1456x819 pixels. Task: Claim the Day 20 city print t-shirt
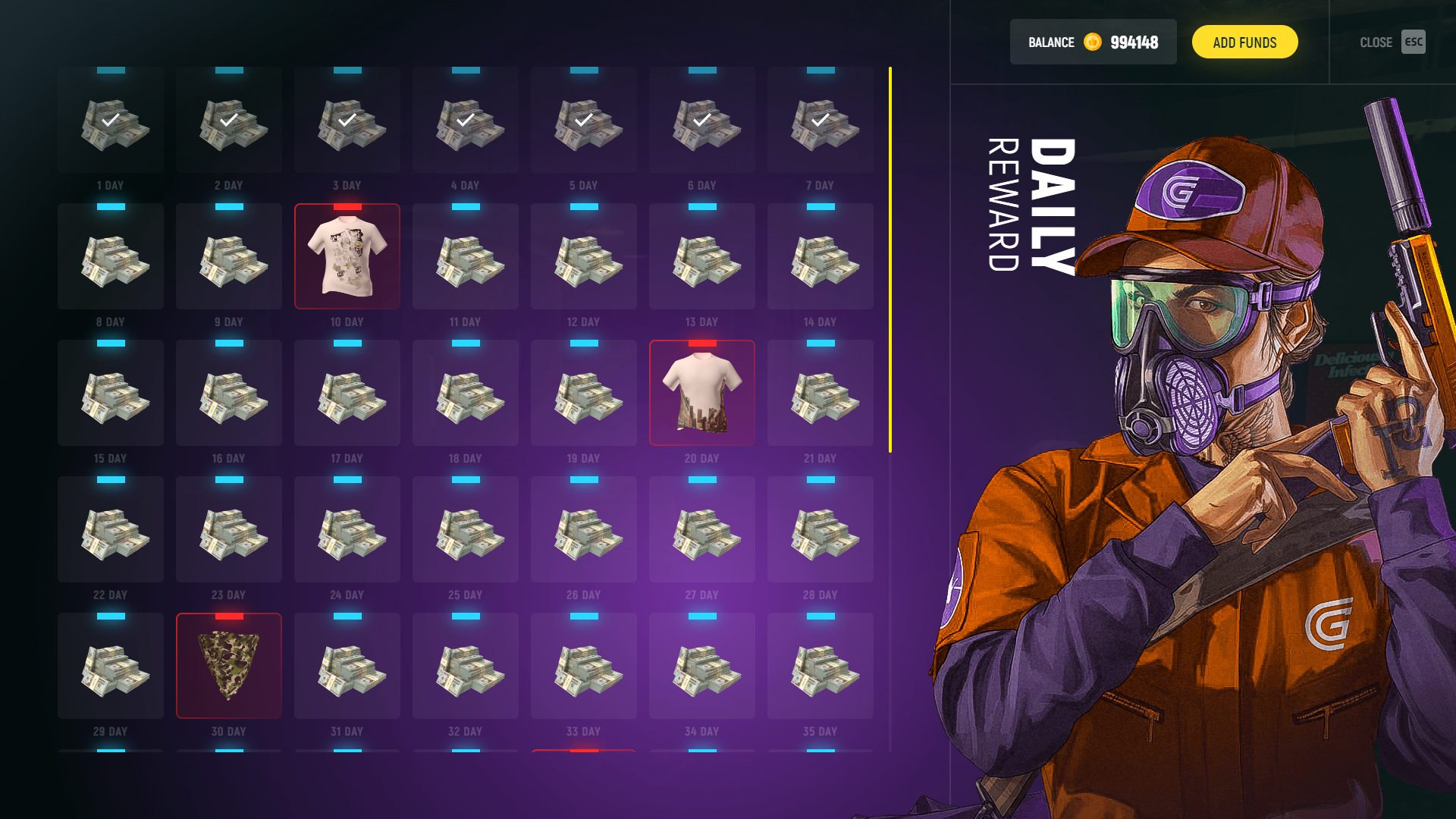701,392
